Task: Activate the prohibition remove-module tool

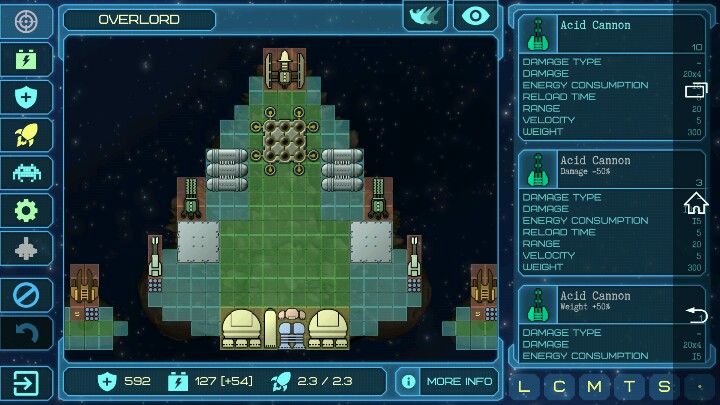Action: 26,295
